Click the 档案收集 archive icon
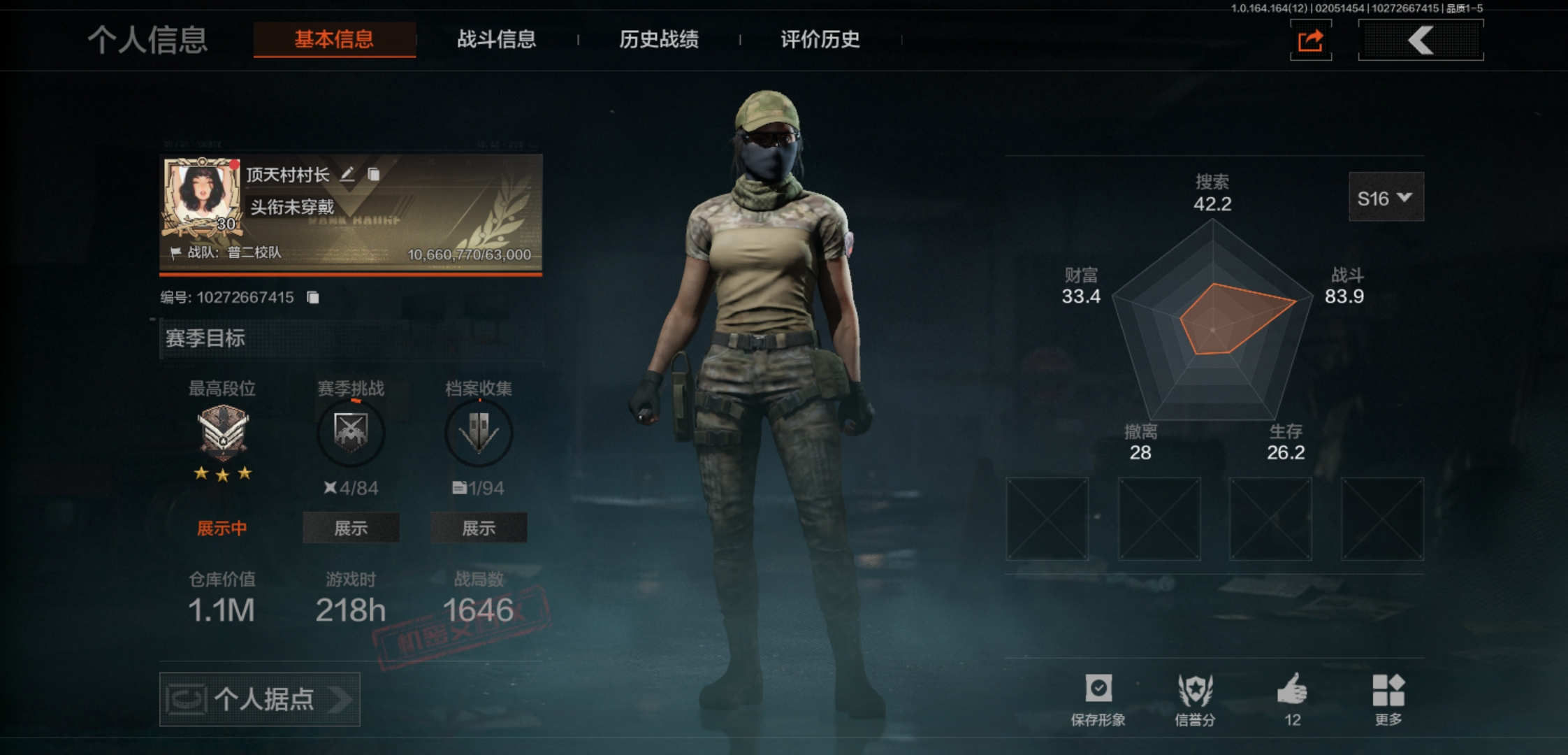This screenshot has height=755, width=1568. 479,433
